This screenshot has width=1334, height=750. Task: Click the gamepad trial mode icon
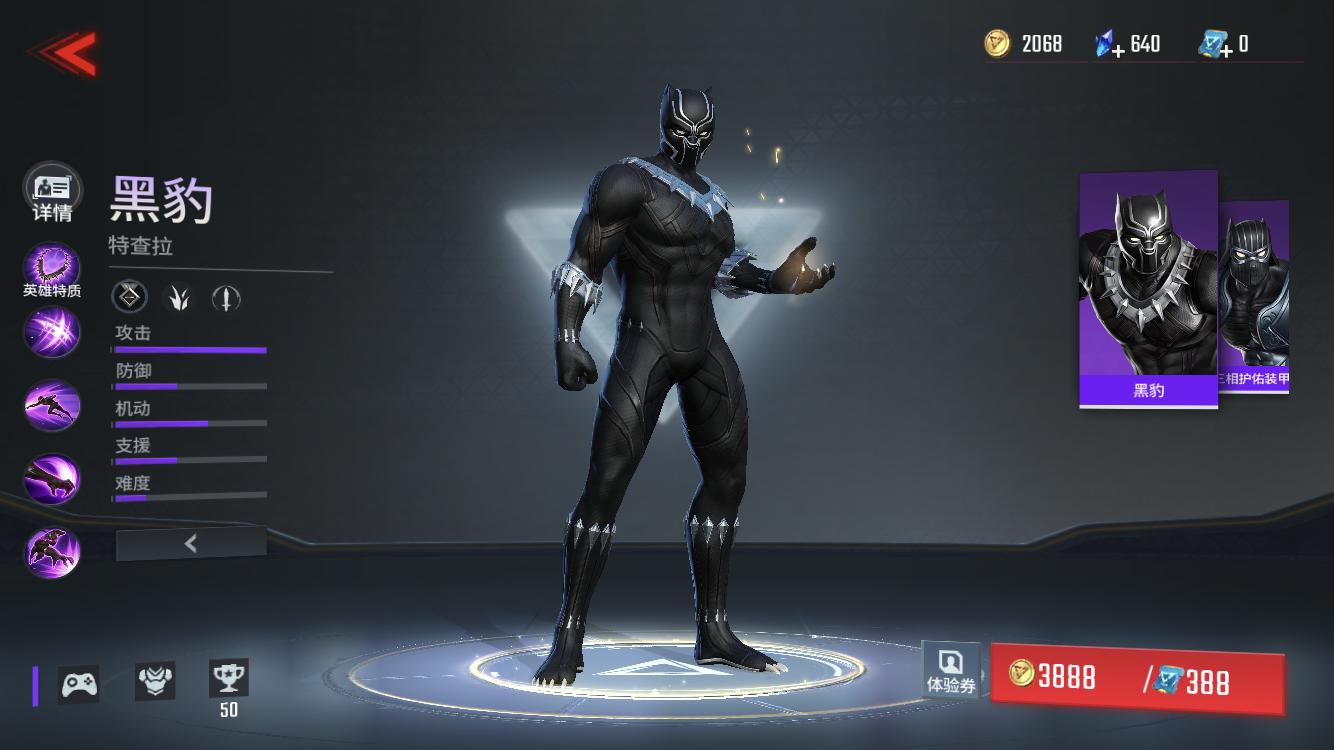(78, 684)
